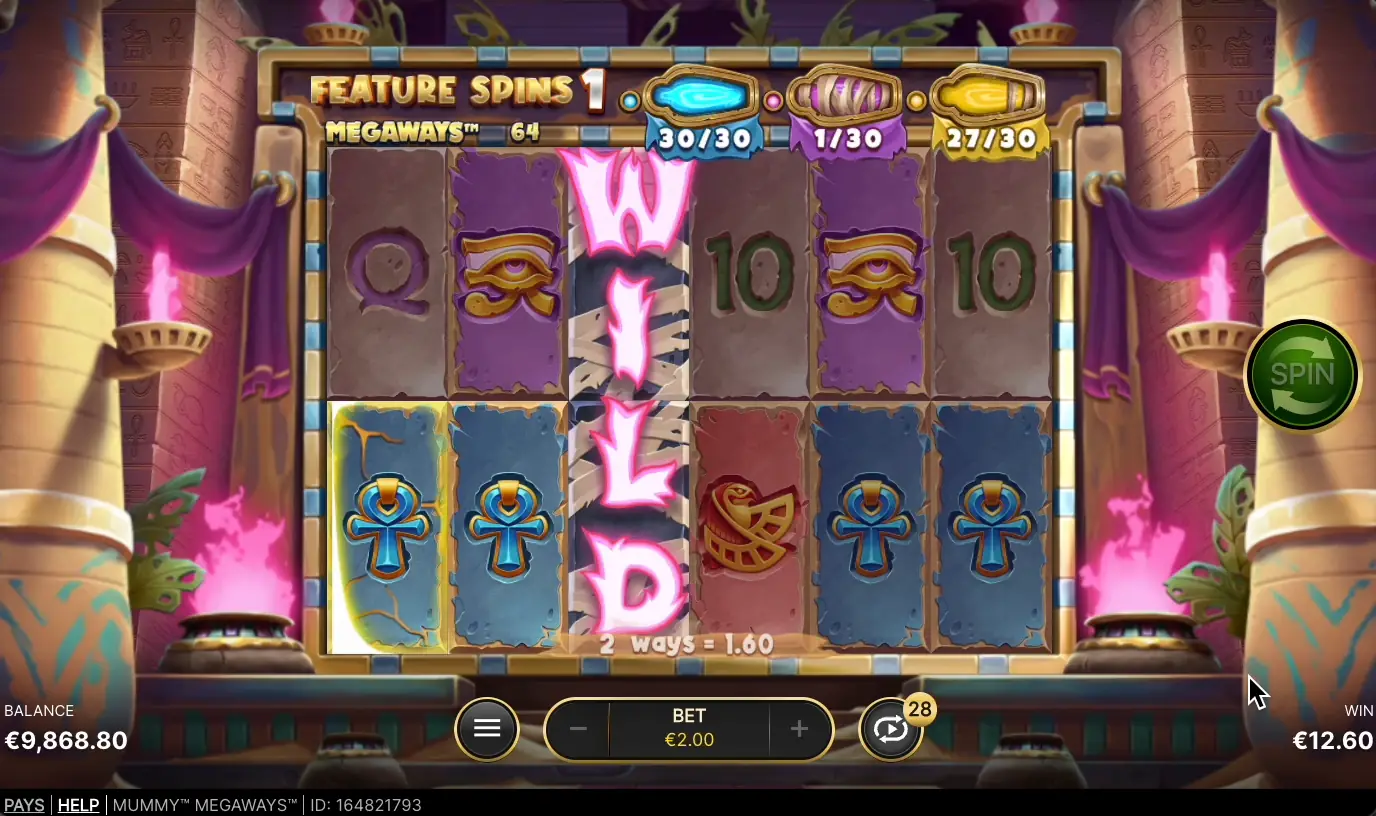Open the HELP page

point(78,805)
